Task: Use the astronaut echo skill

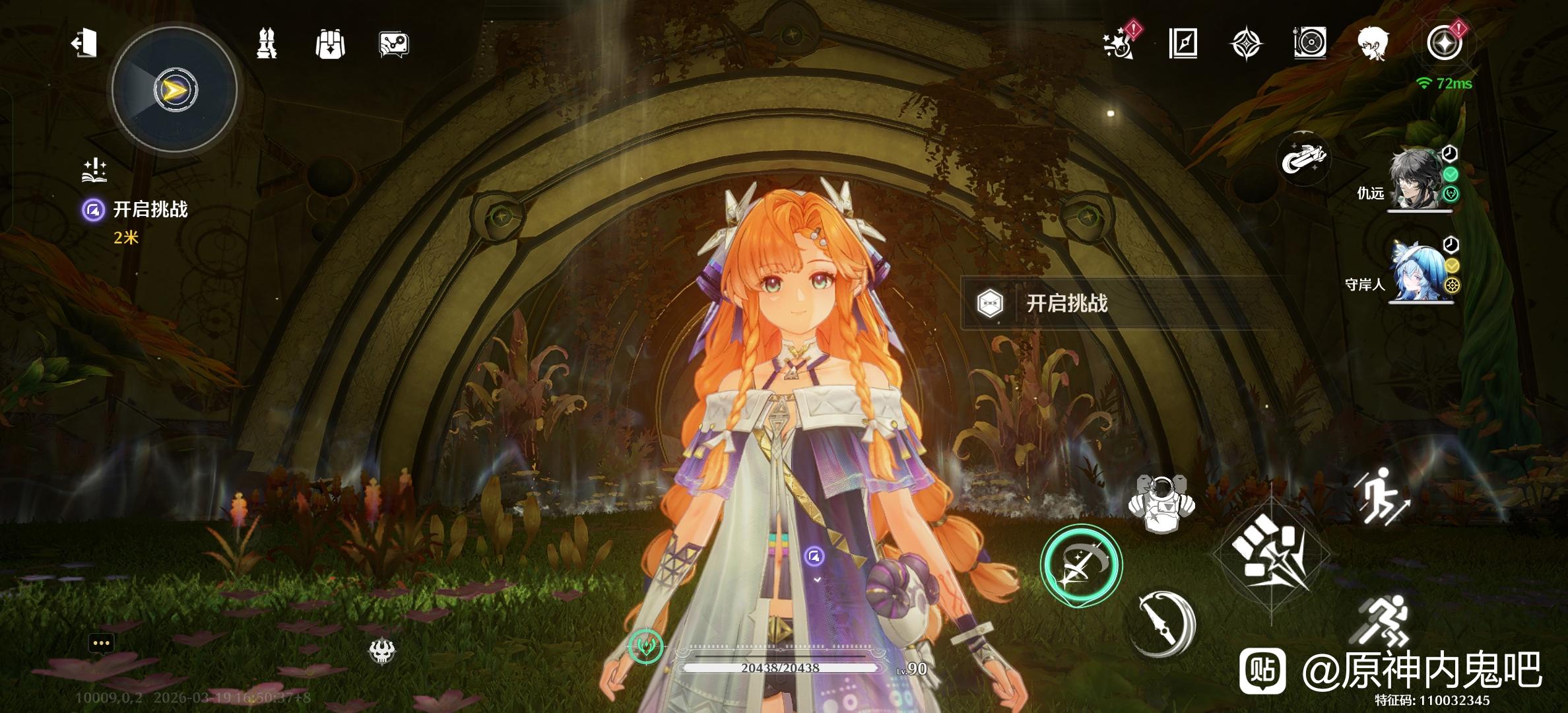Action: [x=1160, y=503]
